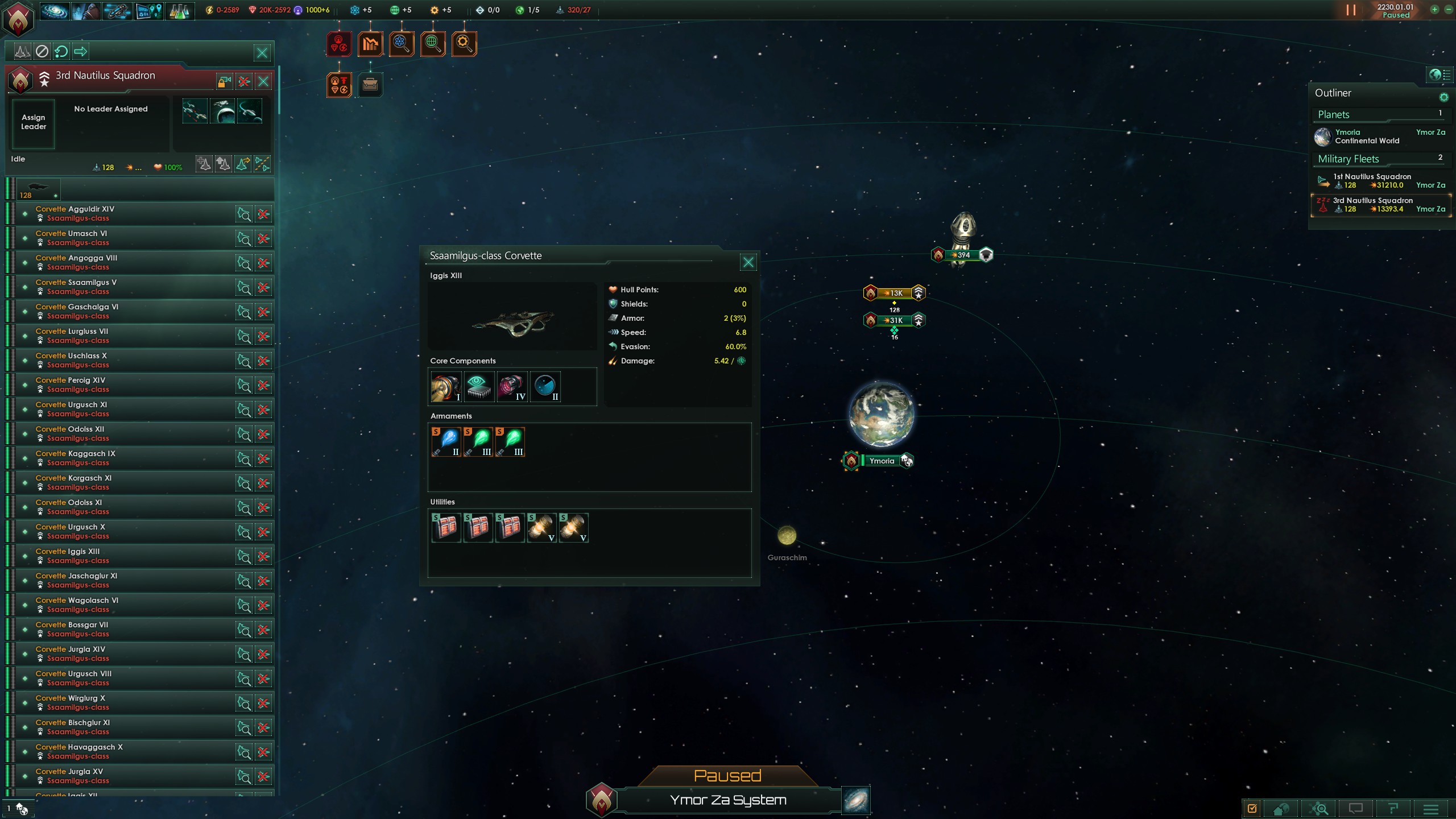
Task: Switch to galaxy view beside Ymor Za System
Action: pyautogui.click(x=855, y=800)
